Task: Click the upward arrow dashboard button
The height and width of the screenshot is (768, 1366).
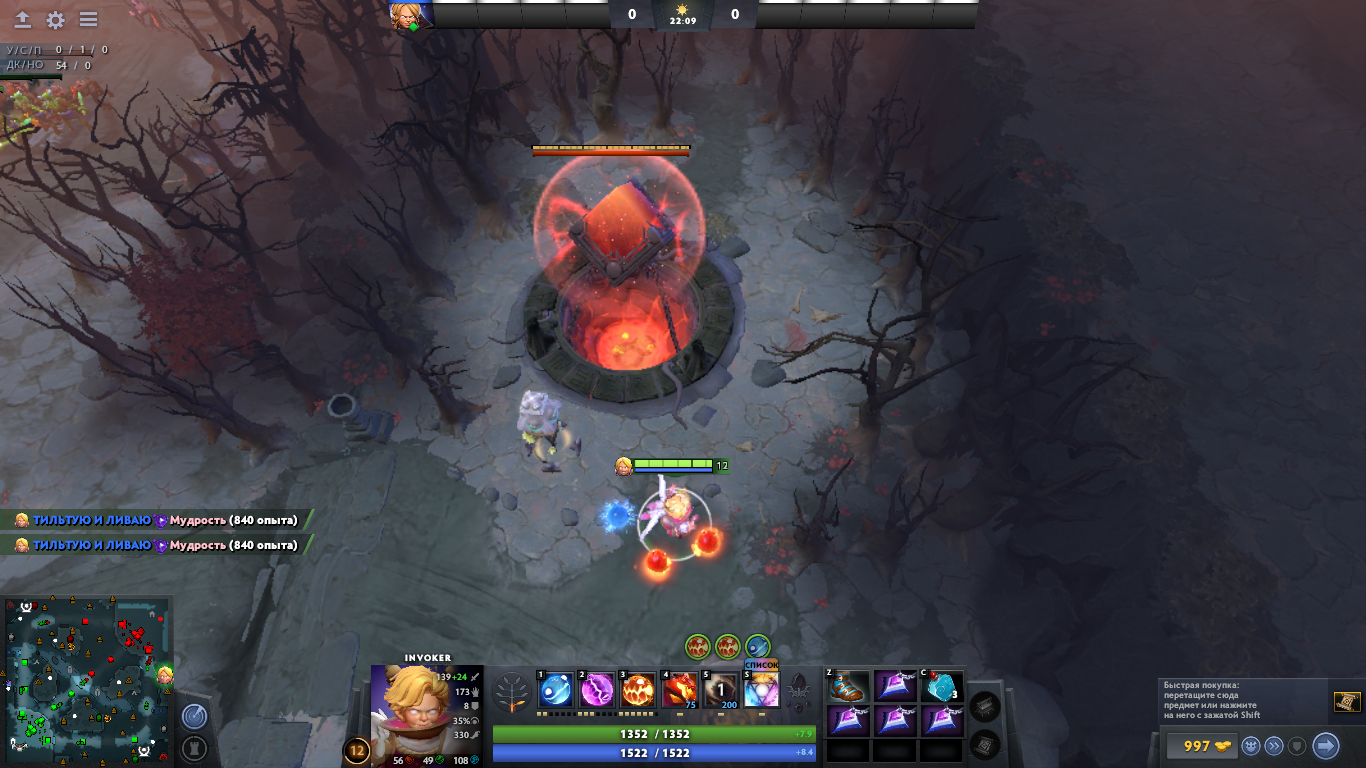Action: (22, 20)
